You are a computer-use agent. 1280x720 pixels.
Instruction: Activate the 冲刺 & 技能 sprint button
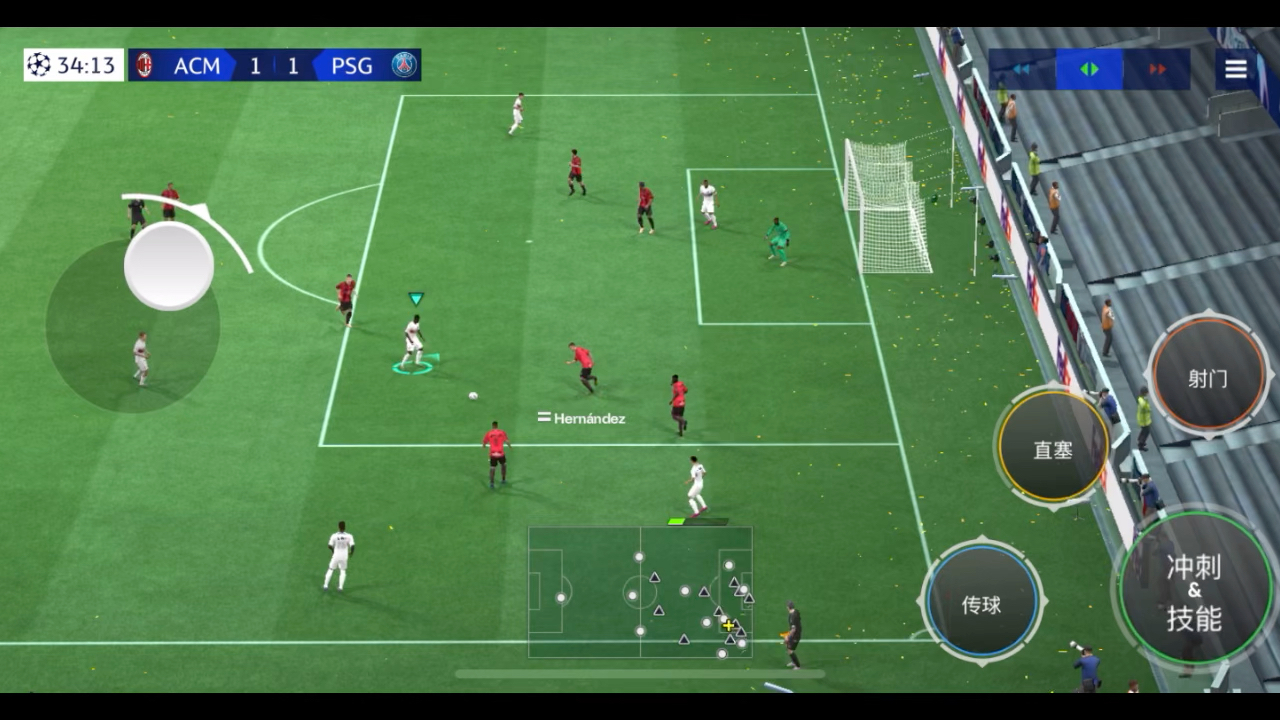1194,592
